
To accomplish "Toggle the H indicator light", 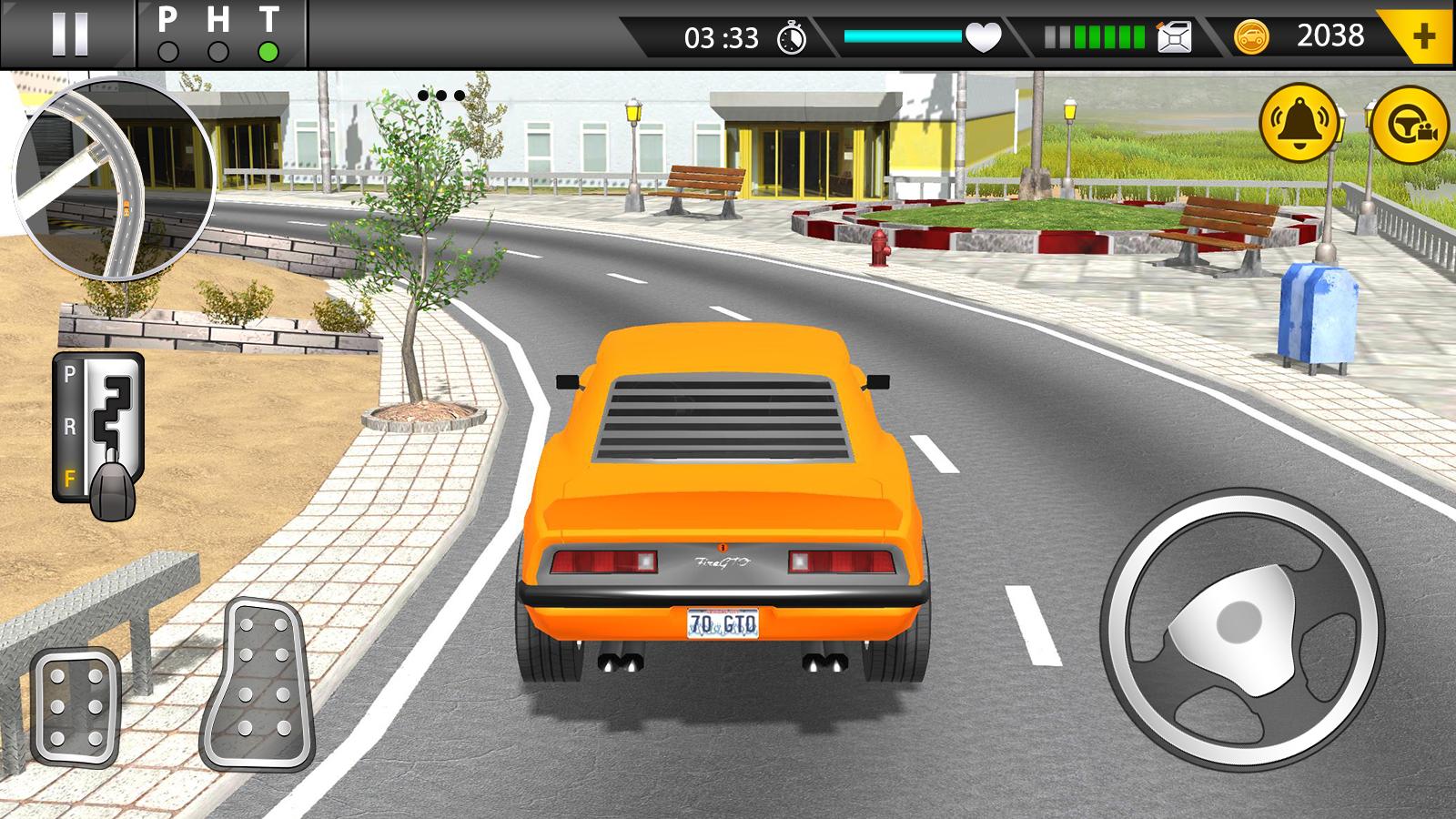I will [x=217, y=52].
